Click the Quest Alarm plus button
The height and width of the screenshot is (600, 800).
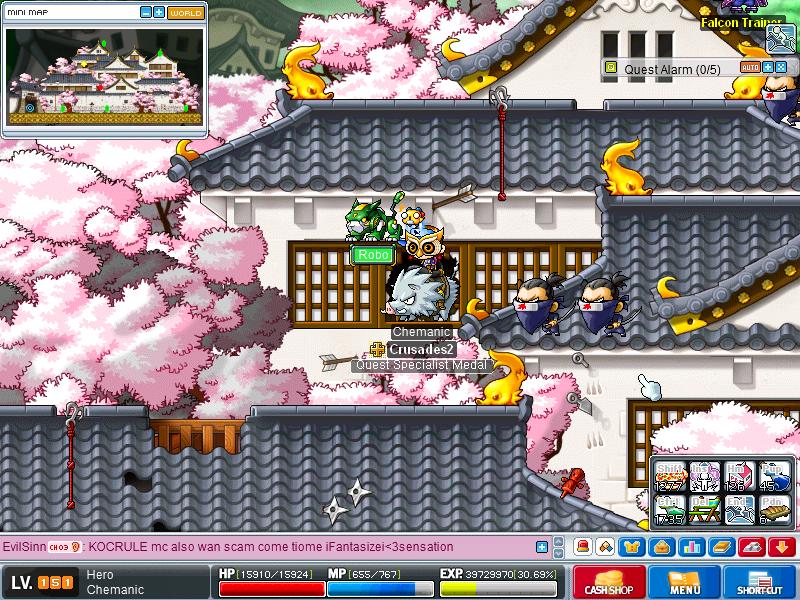click(x=768, y=67)
